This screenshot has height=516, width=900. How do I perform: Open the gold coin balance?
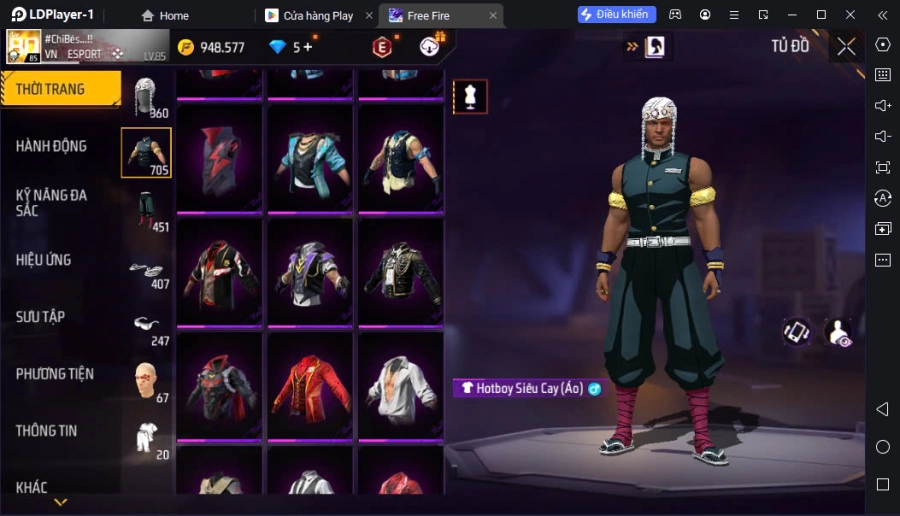point(211,47)
